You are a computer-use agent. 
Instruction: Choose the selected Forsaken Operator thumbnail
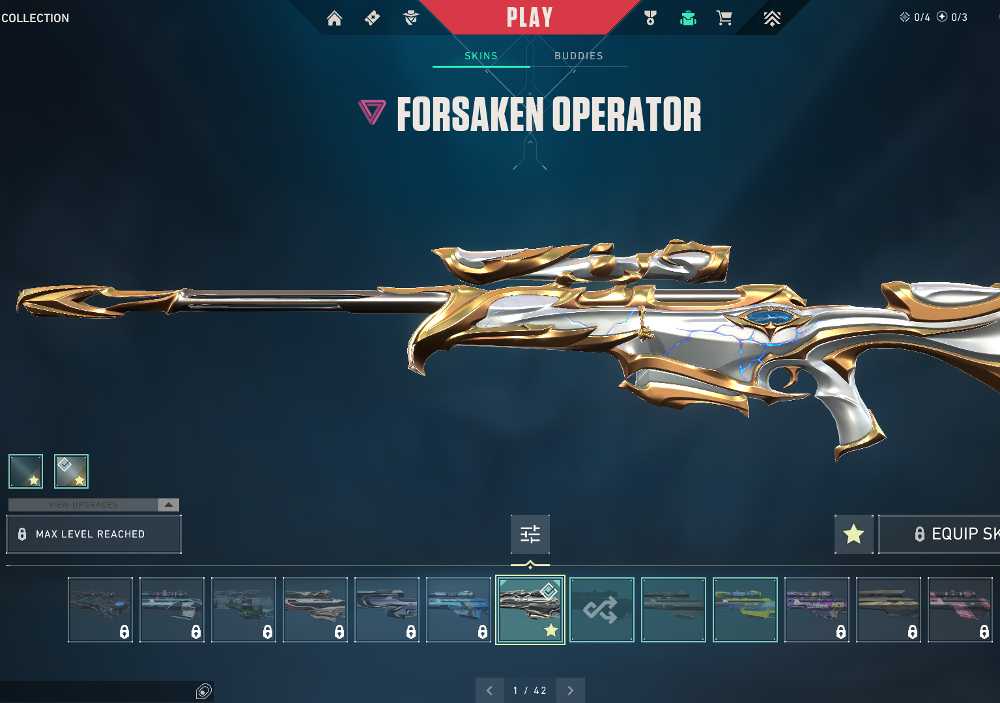pyautogui.click(x=530, y=609)
